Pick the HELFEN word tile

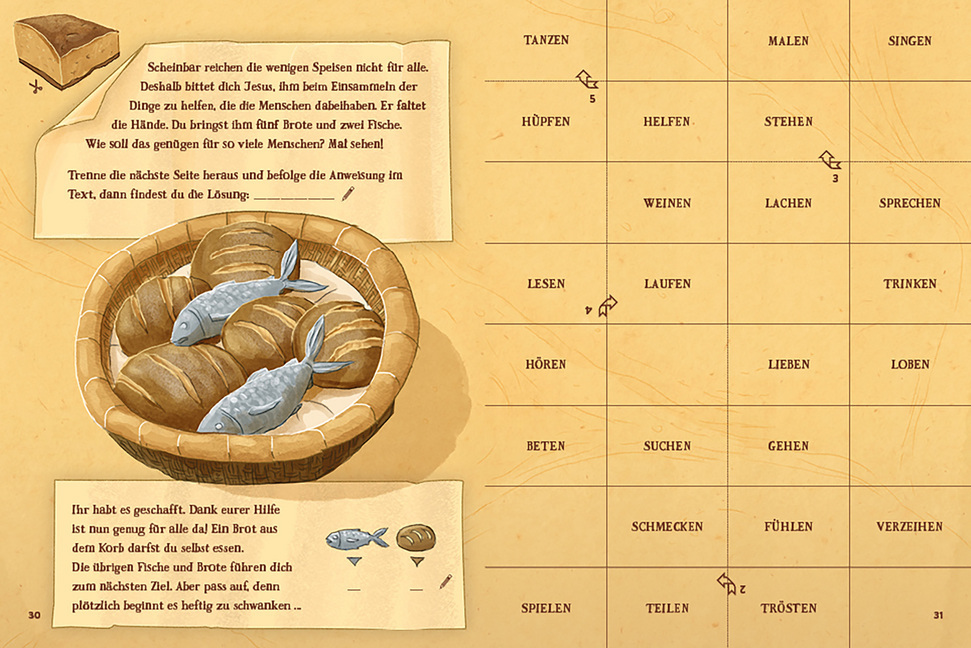point(667,122)
